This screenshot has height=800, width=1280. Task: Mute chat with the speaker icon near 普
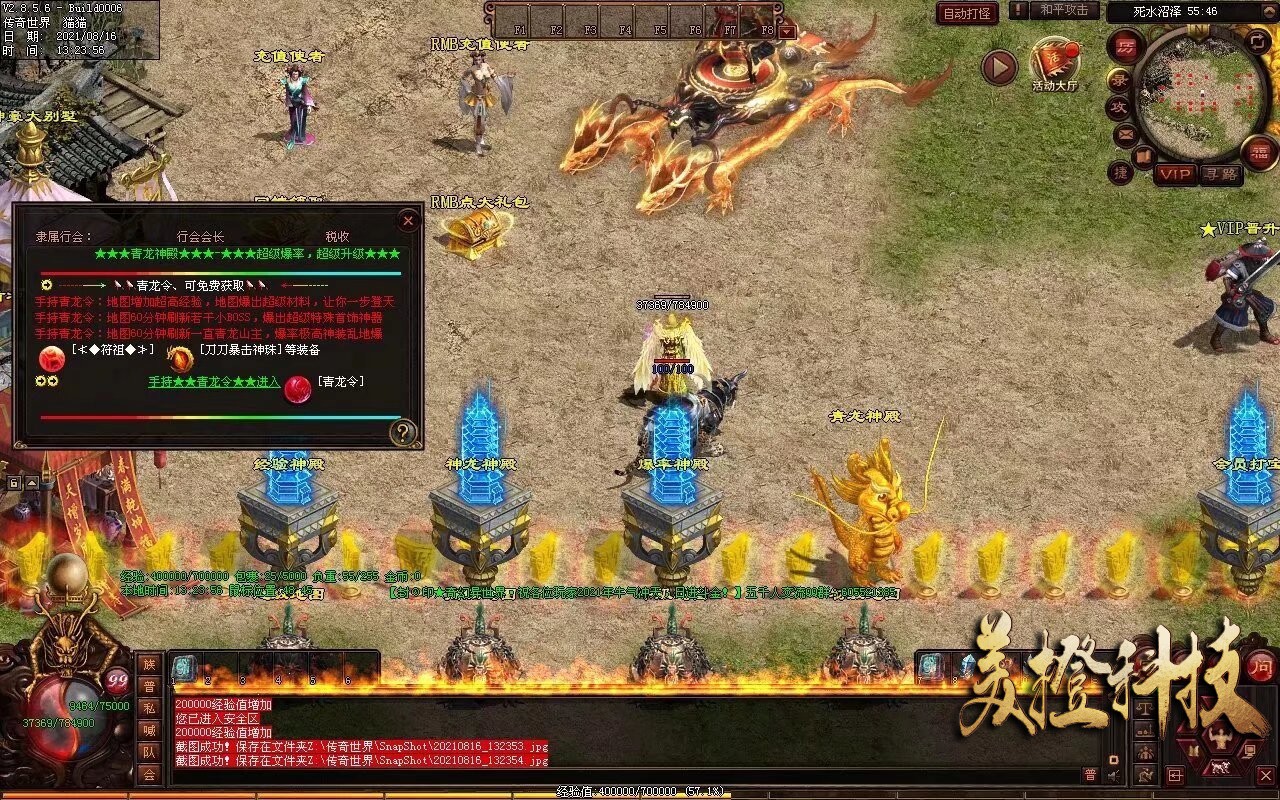click(1112, 774)
